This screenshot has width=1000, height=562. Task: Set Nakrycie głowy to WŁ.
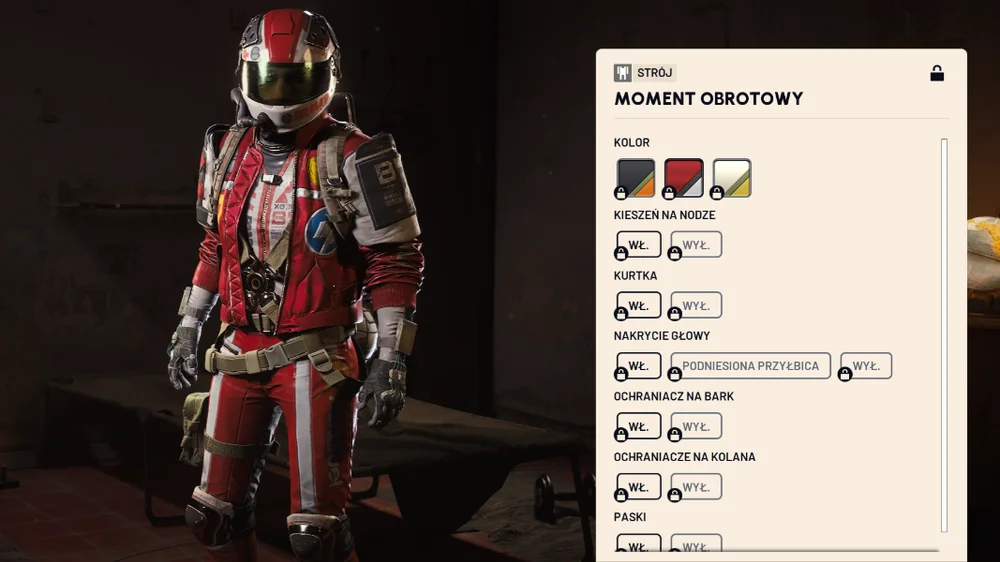pos(639,366)
